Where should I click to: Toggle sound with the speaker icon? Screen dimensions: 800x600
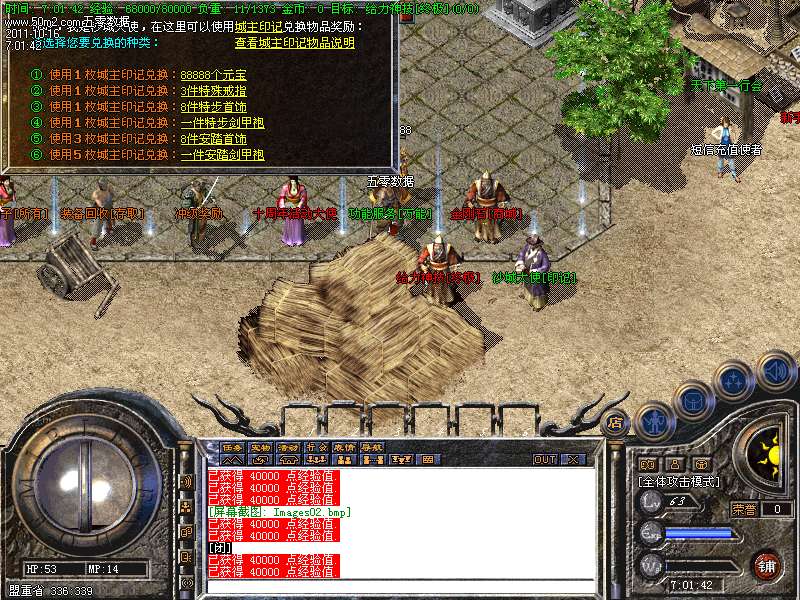[776, 371]
